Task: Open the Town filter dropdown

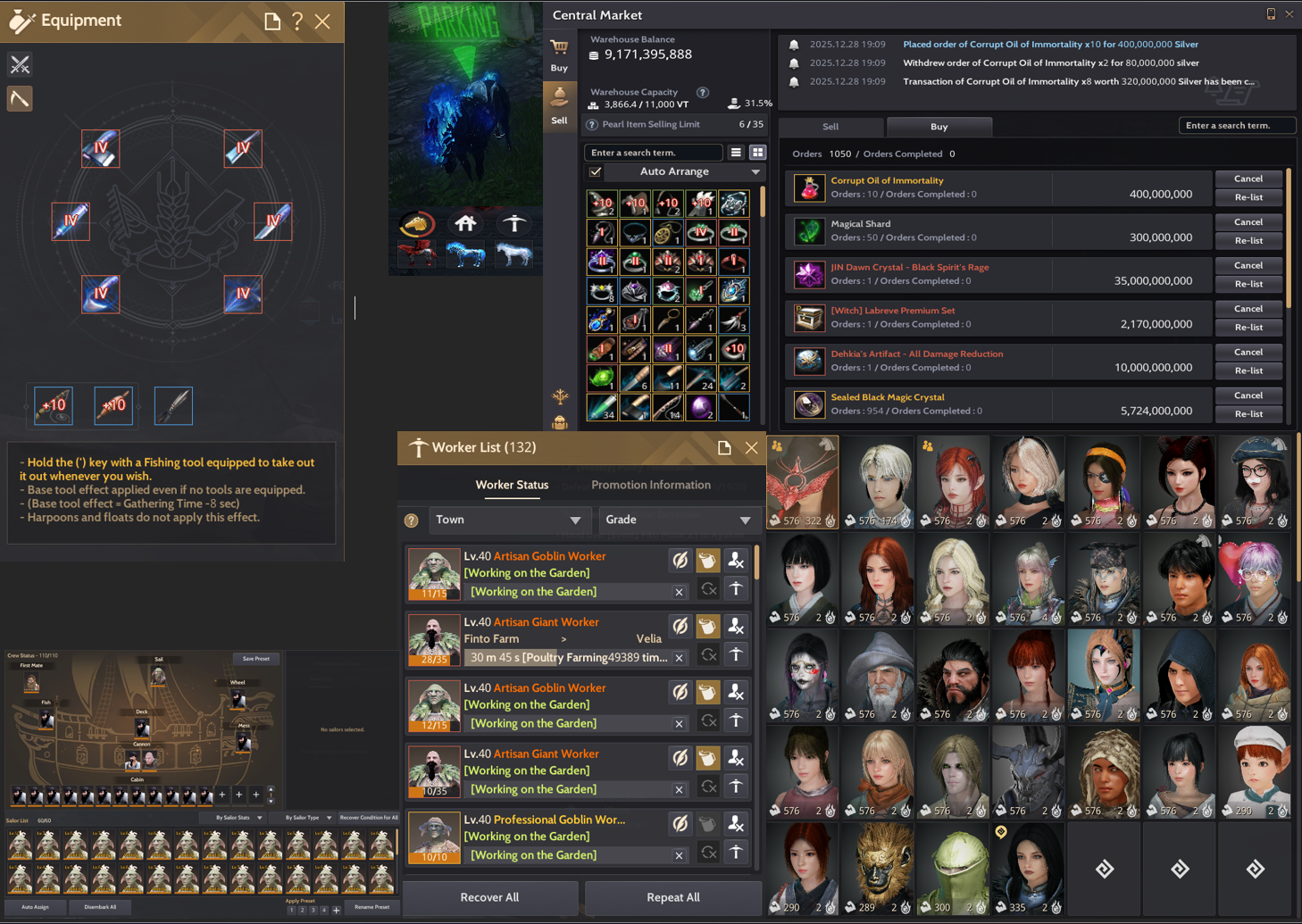Action: pyautogui.click(x=510, y=520)
